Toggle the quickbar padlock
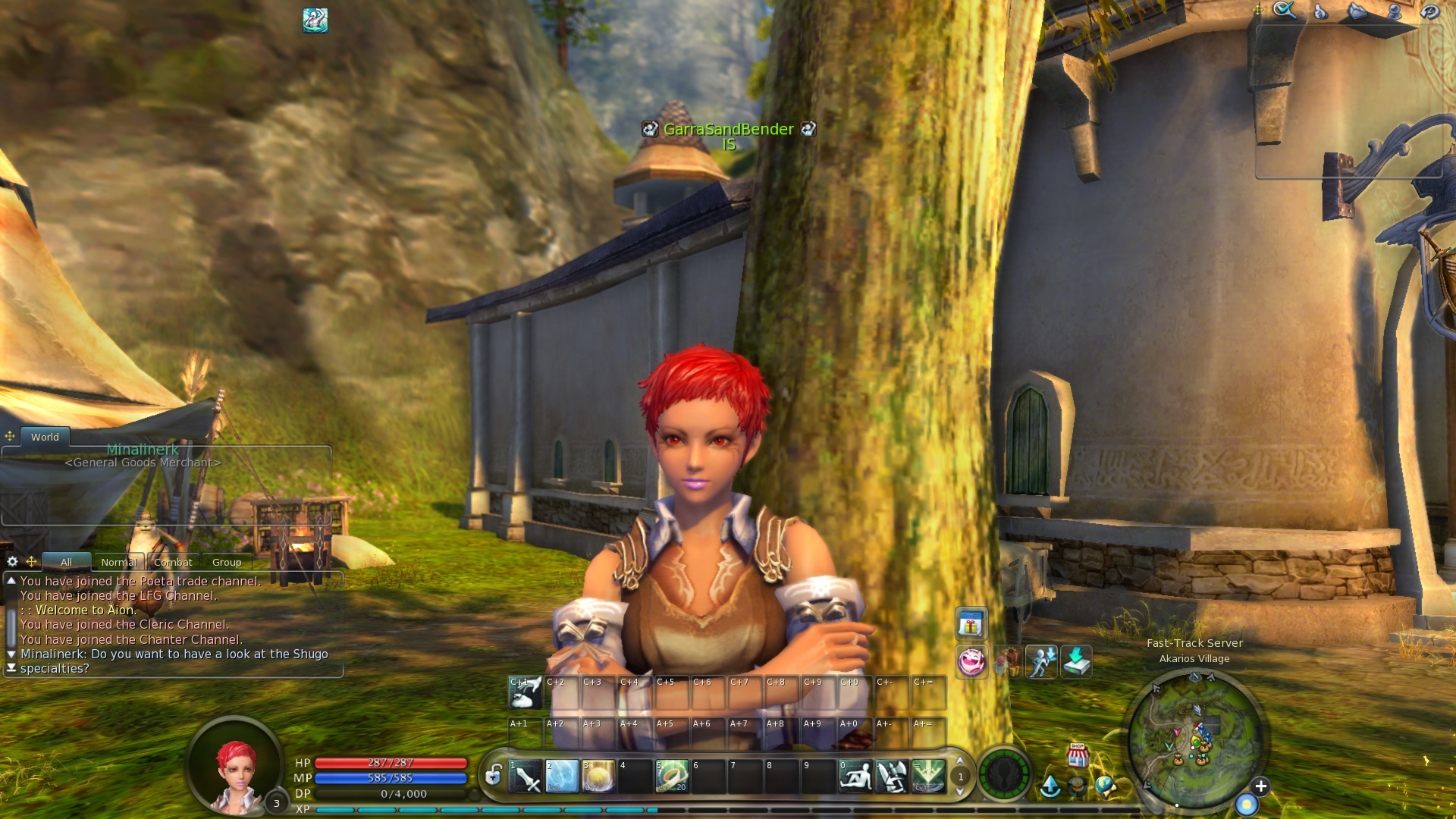This screenshot has height=819, width=1456. (x=494, y=775)
